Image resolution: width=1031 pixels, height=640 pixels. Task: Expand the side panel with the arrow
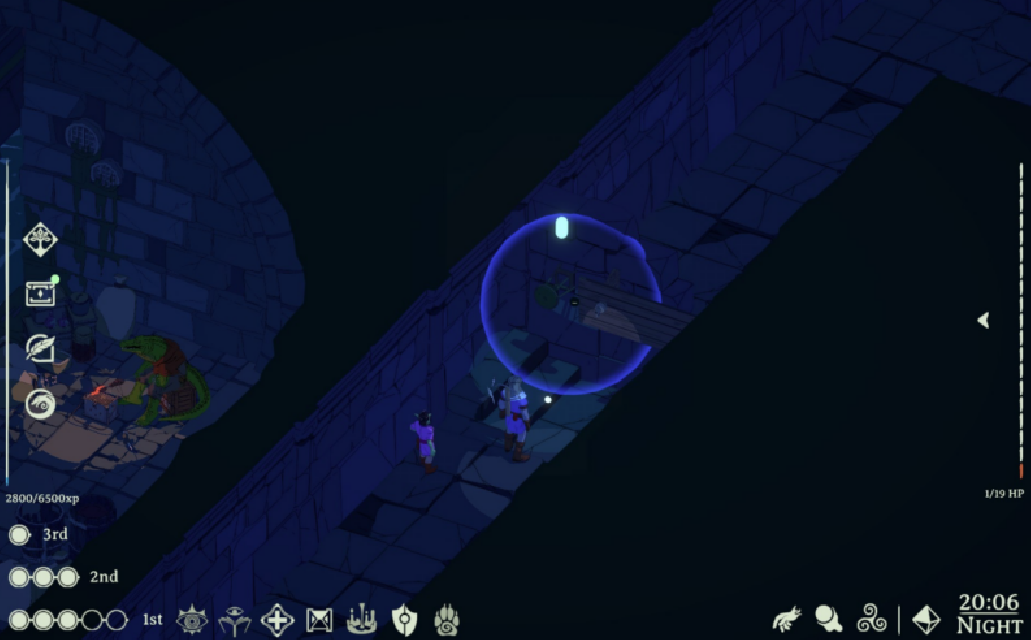[983, 320]
